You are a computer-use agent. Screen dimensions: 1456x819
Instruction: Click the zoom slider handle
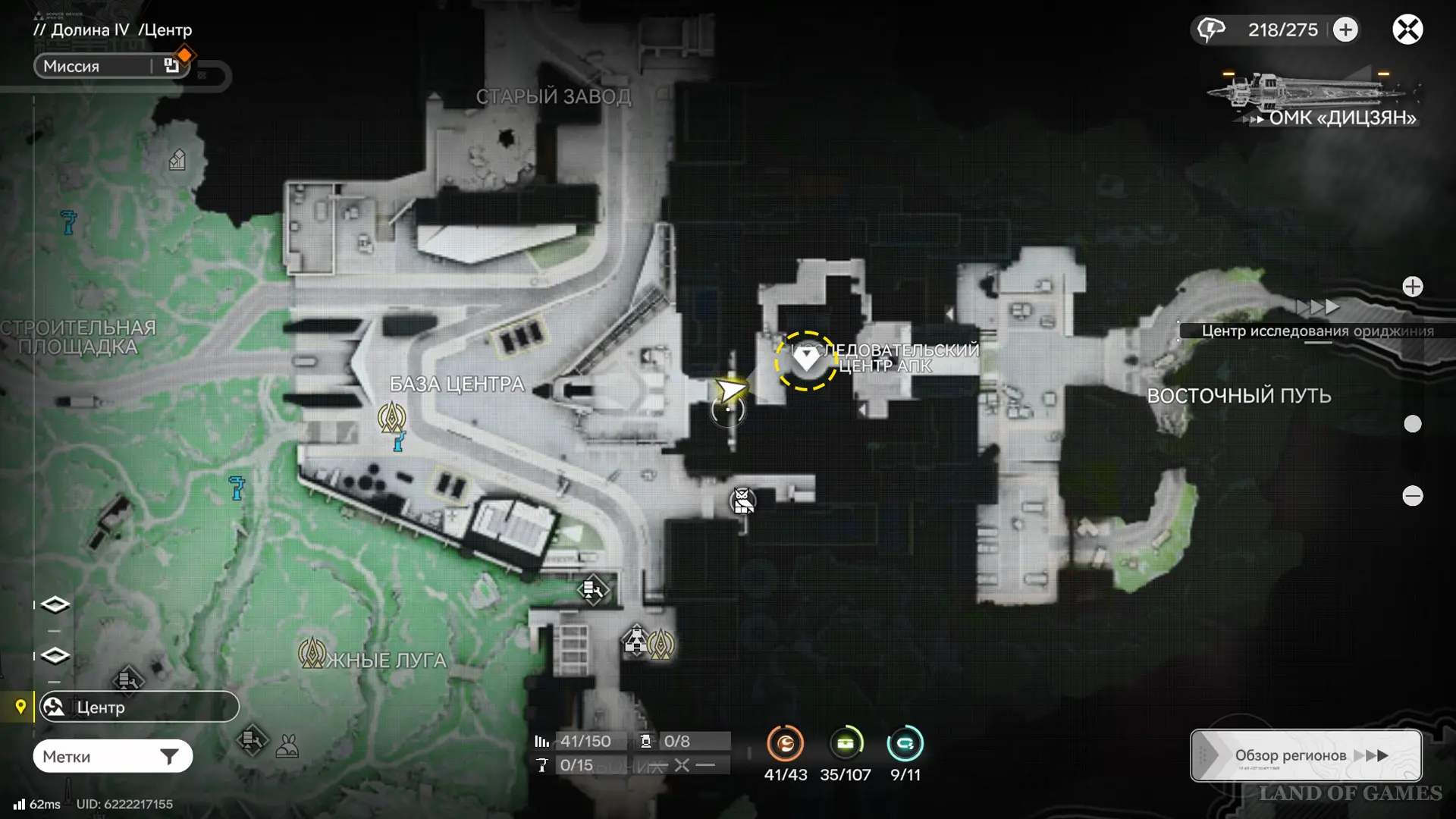point(1412,424)
